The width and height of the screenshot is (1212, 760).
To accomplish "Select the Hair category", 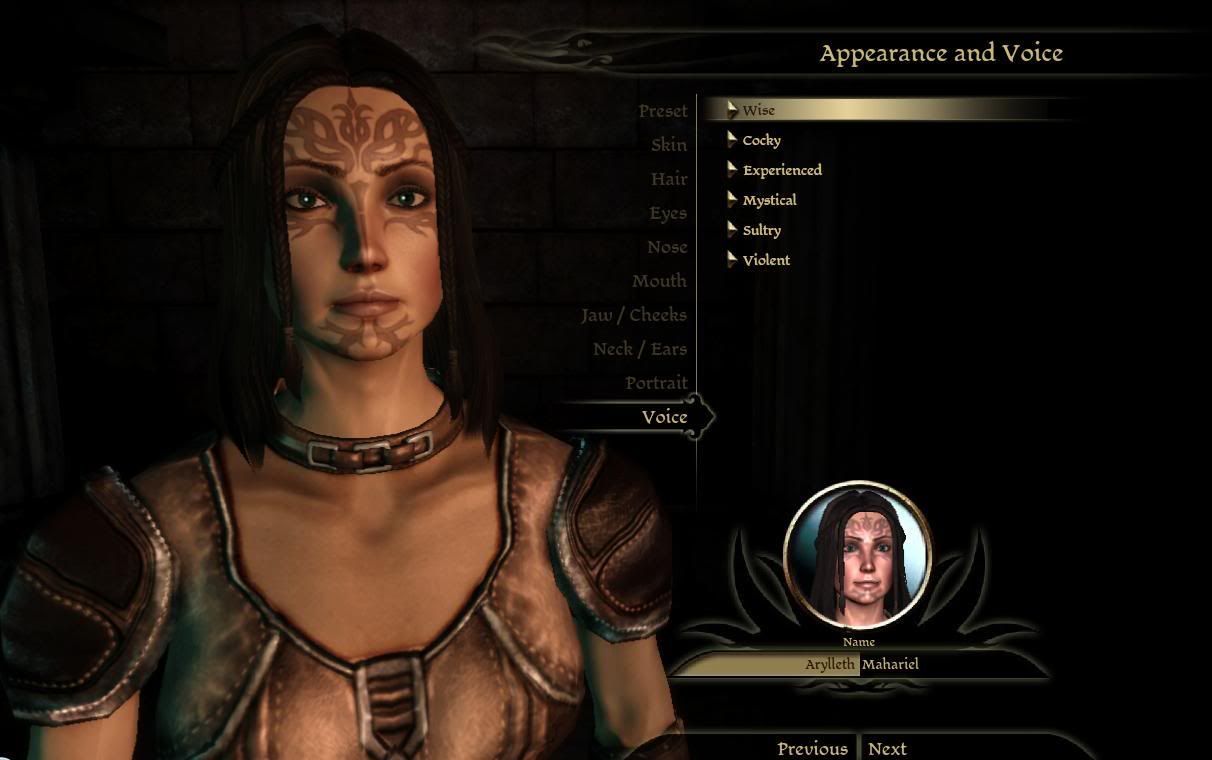I will tap(669, 179).
